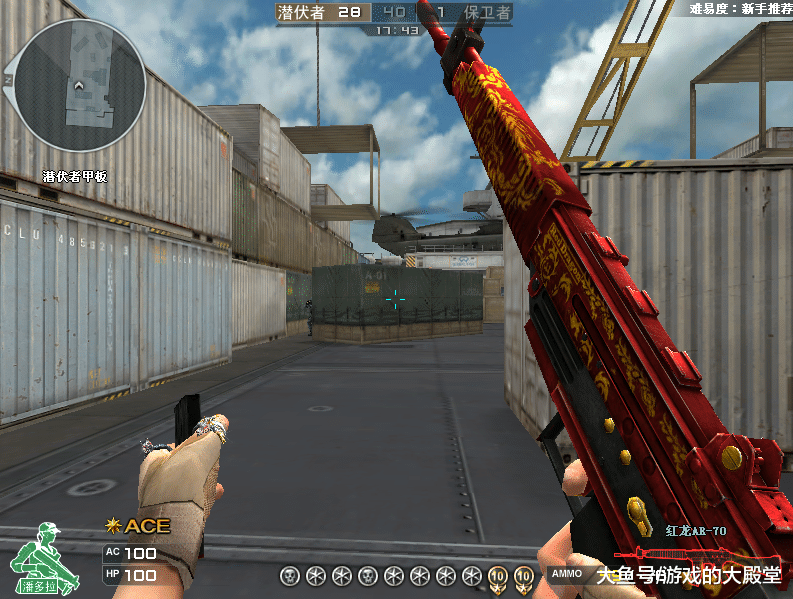
Task: Click the ACE rank badge
Action: click(138, 526)
